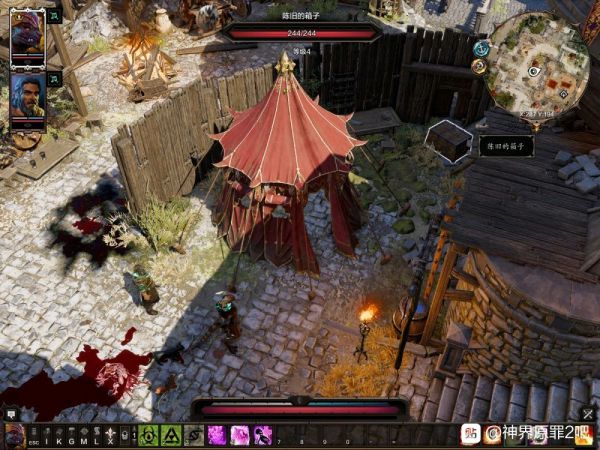Click the hotbar character portrait
Viewport: 600px width, 450px height.
14,436
